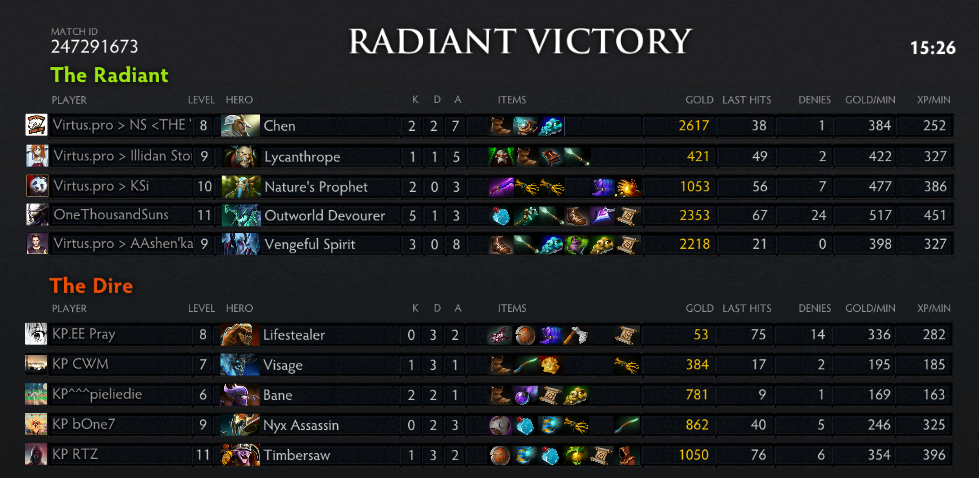Image resolution: width=979 pixels, height=478 pixels.
Task: Click KP.EE Pray player avatar
Action: [37, 335]
